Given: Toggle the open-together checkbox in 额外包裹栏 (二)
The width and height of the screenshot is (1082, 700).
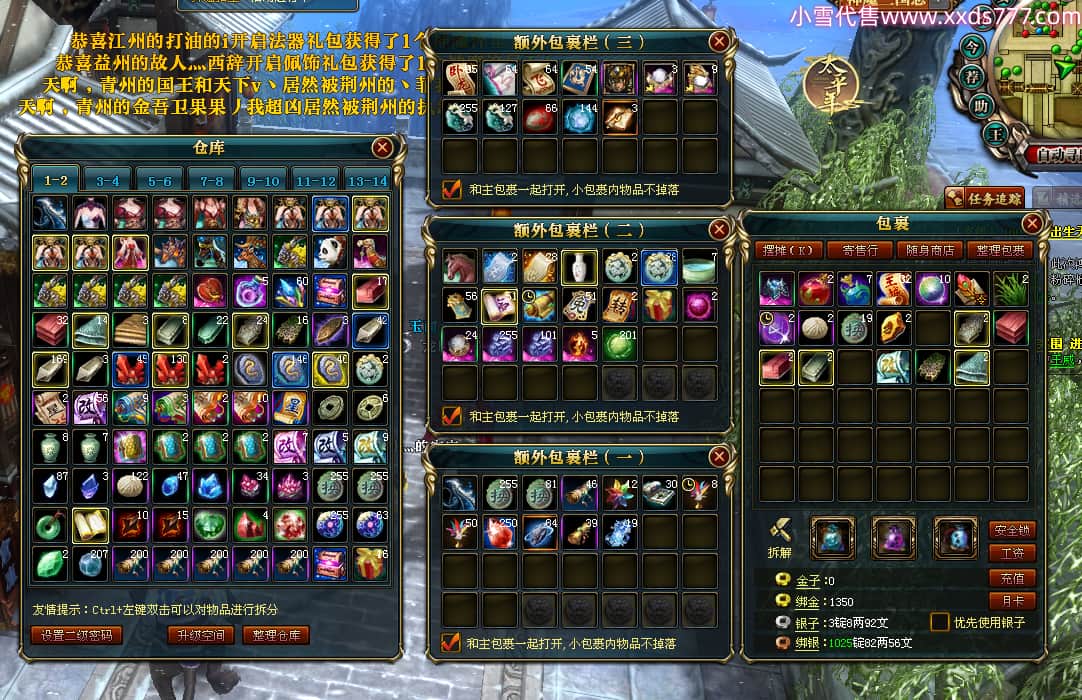Looking at the screenshot, I should (452, 415).
